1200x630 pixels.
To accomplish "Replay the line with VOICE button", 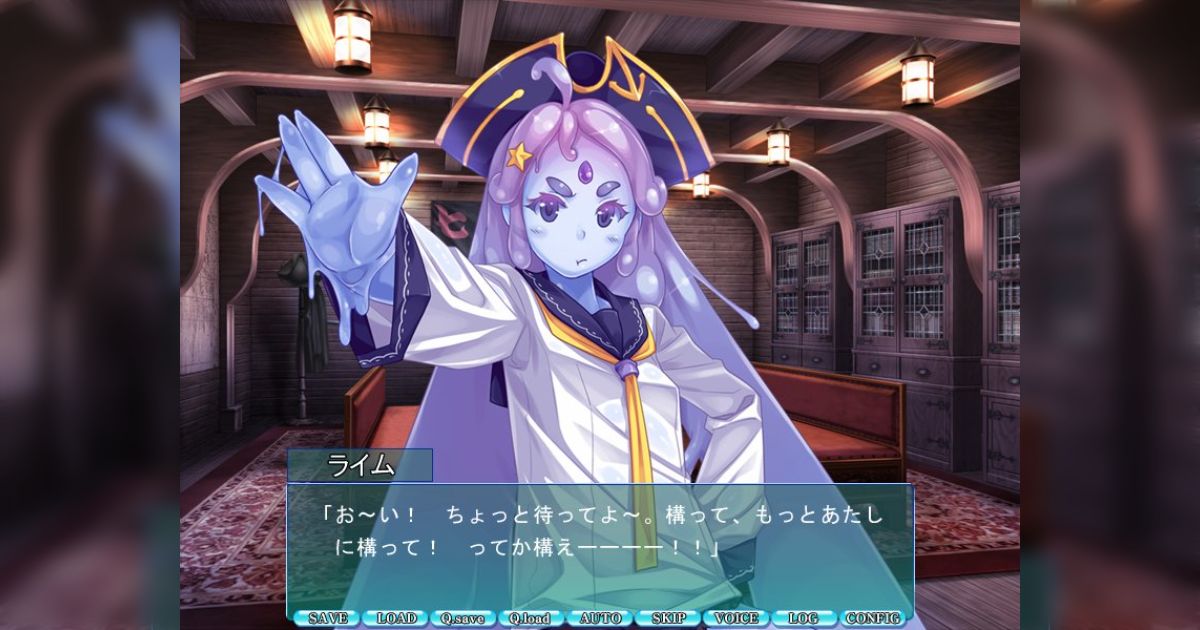I will (737, 618).
